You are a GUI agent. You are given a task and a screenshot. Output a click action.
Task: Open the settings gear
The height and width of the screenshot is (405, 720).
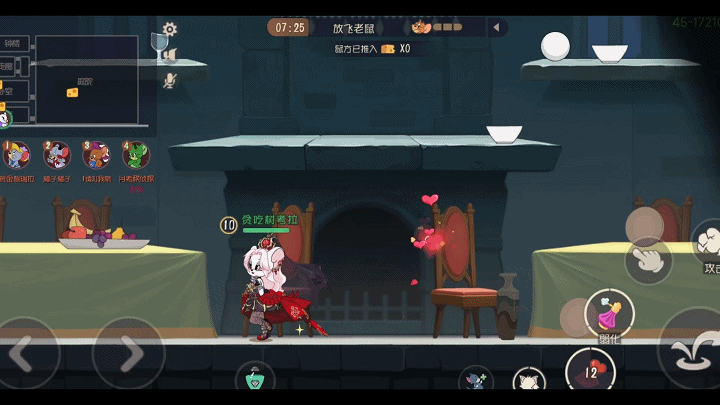pyautogui.click(x=170, y=29)
